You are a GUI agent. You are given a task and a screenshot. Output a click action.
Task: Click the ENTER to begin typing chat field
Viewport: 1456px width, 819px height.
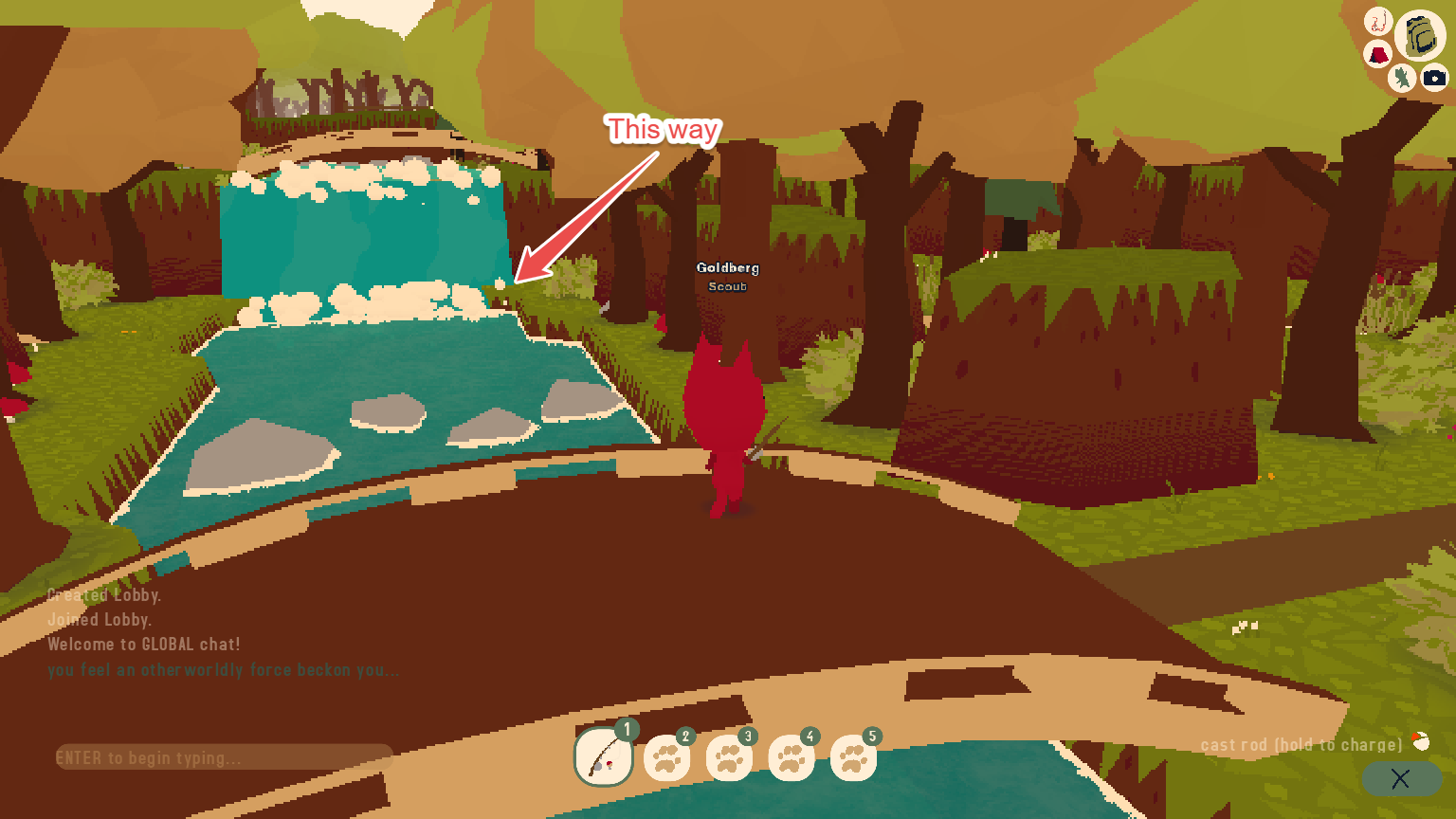click(x=223, y=757)
